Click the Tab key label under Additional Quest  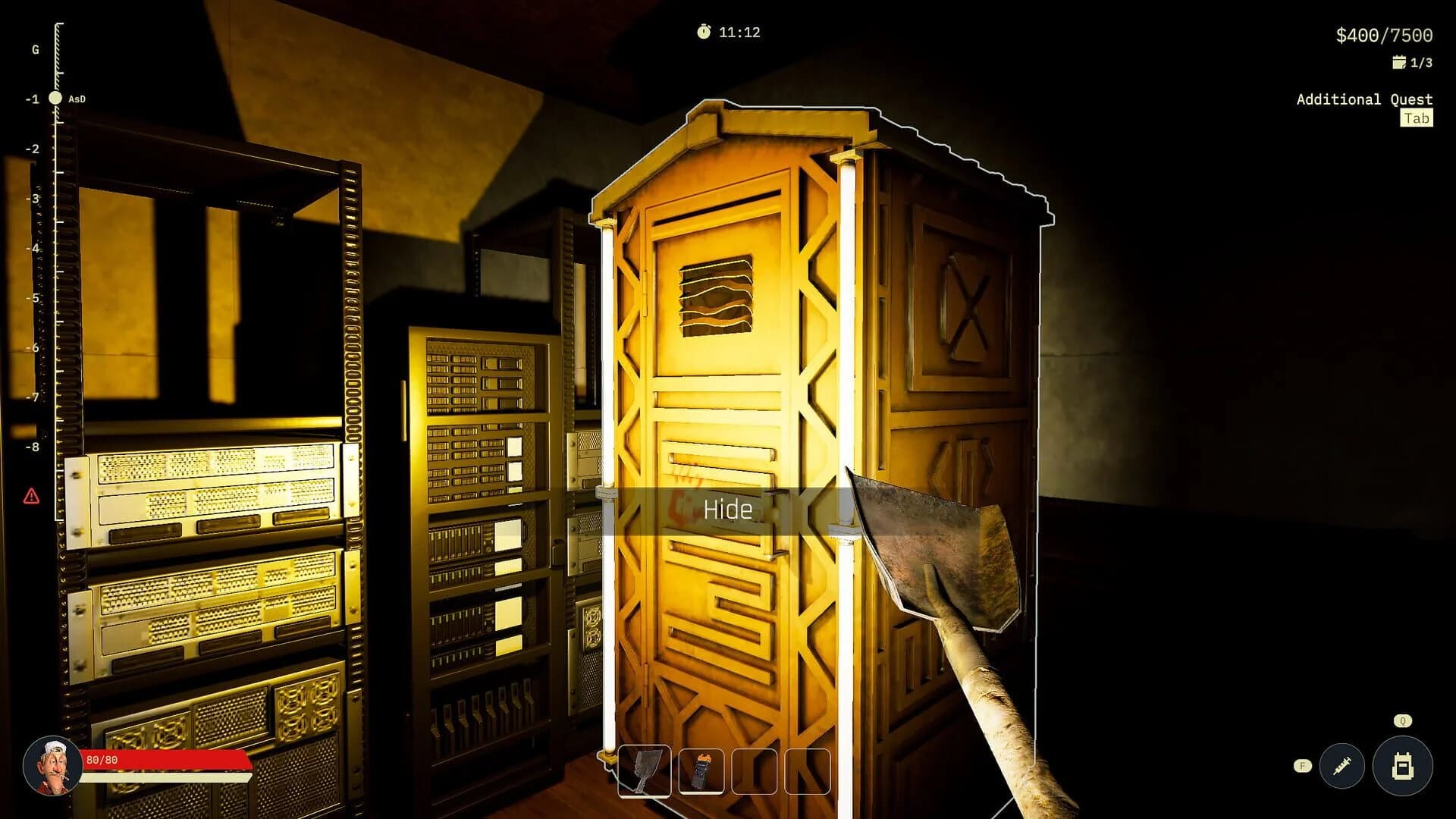click(1417, 118)
